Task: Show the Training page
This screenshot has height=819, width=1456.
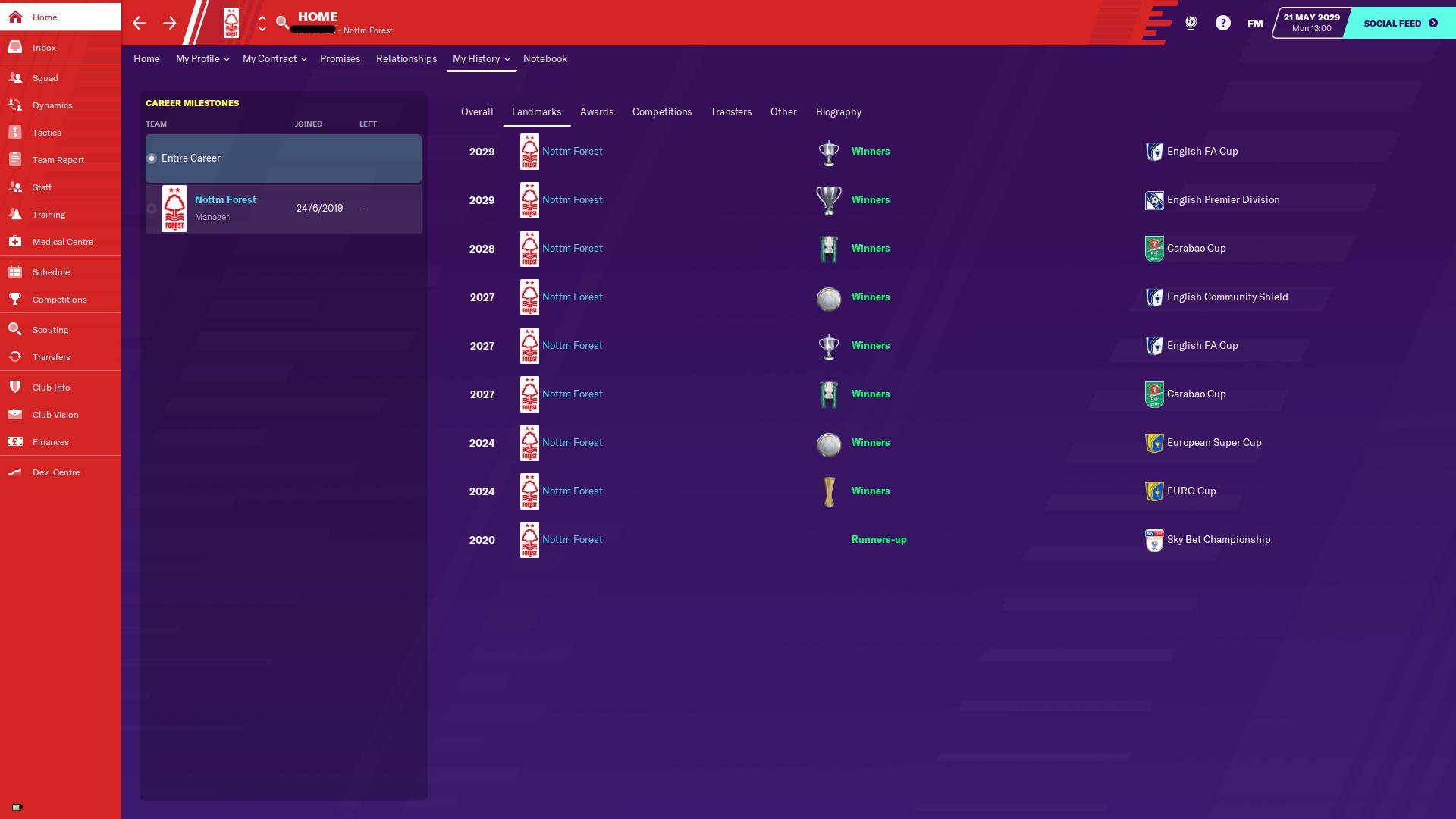Action: 49,215
